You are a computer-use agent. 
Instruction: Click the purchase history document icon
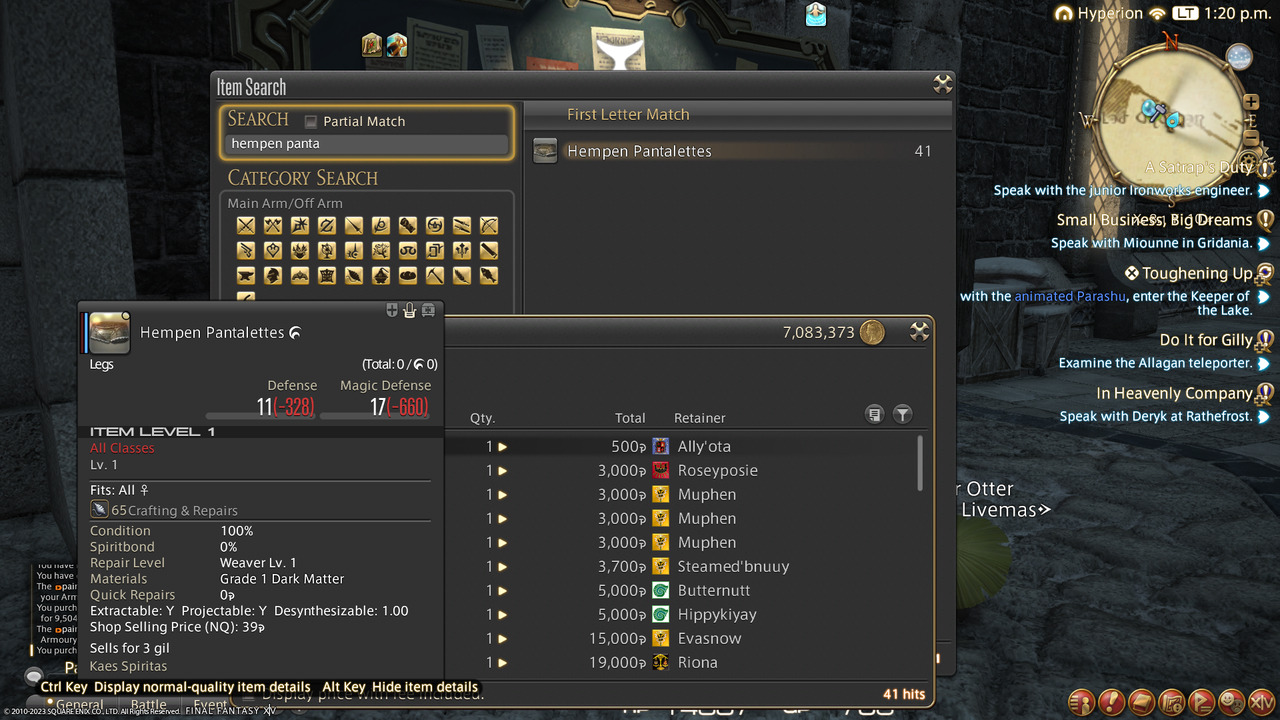(x=874, y=413)
